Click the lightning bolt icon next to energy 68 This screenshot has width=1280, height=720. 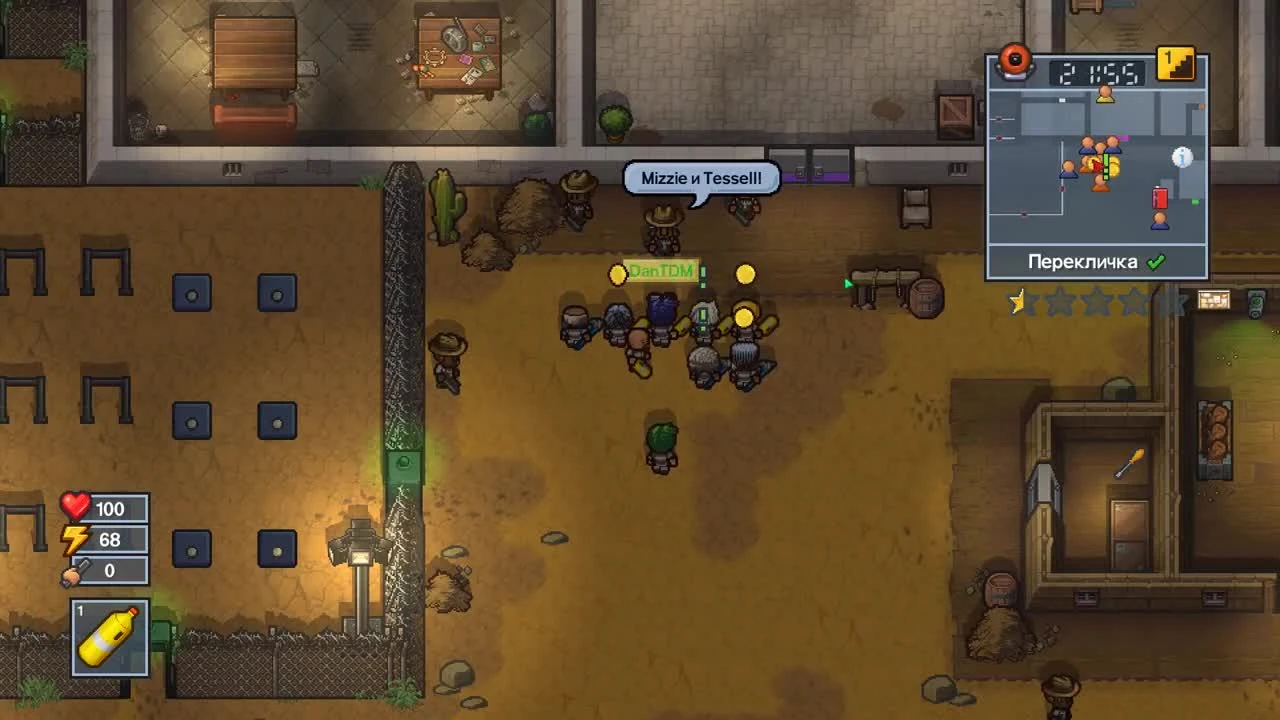point(72,539)
